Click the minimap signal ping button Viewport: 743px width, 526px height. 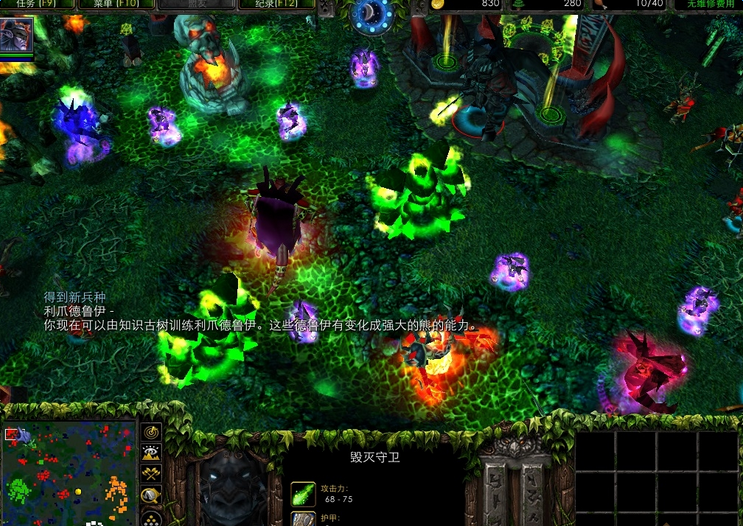tap(152, 432)
